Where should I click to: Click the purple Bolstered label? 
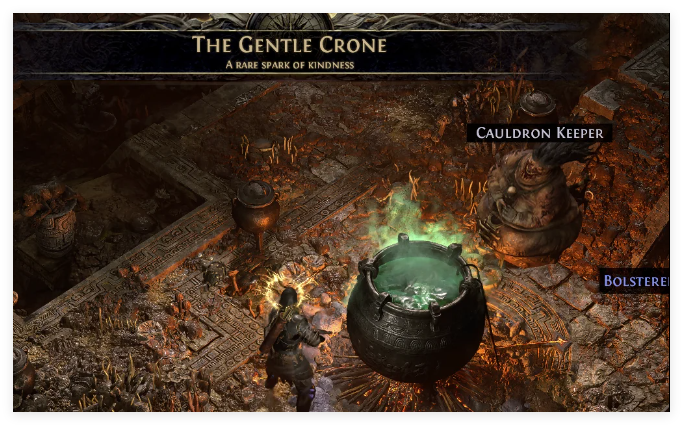pyautogui.click(x=635, y=282)
